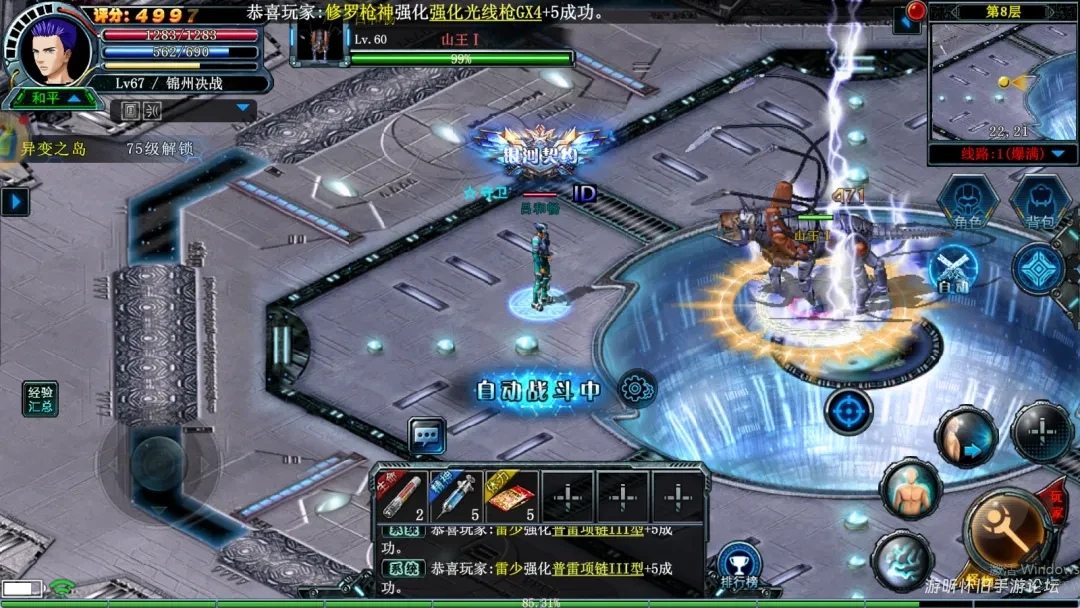The height and width of the screenshot is (608, 1080).
Task: Use the 生命 health vial item
Action: [x=402, y=496]
